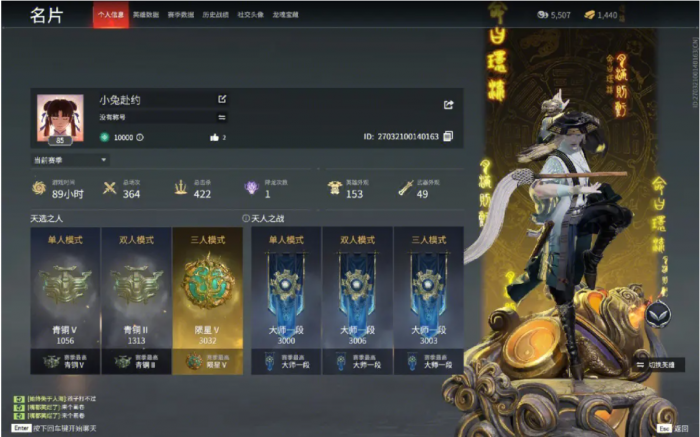Copy the player ID with the copy icon
The image size is (700, 437).
click(x=448, y=136)
